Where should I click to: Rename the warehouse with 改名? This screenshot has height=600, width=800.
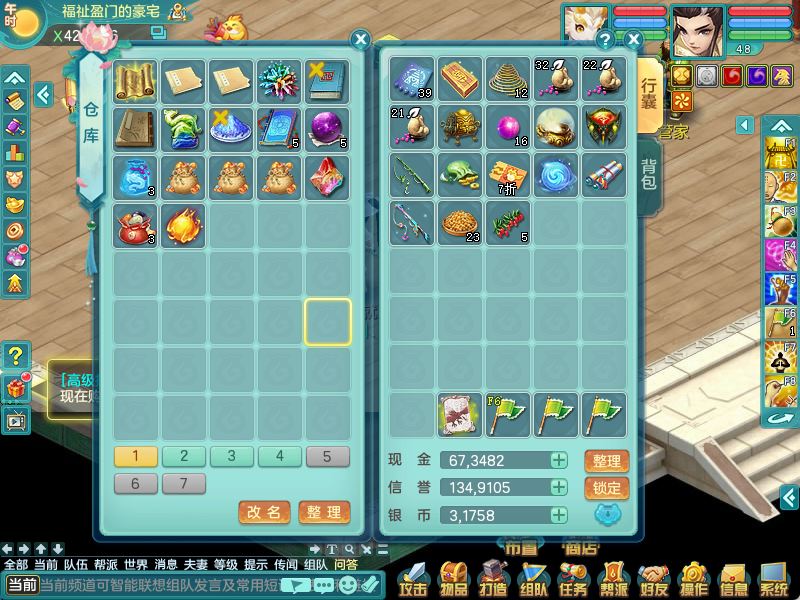[264, 512]
